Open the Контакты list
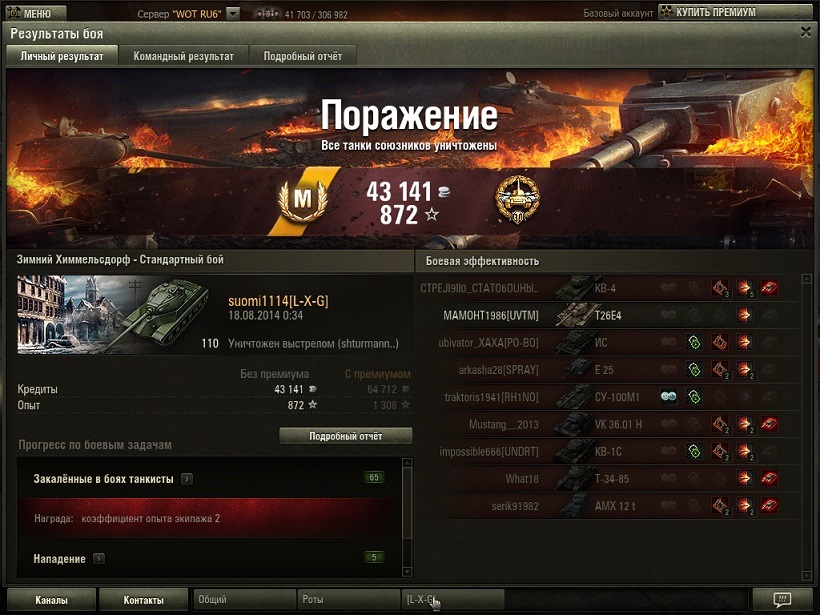820x615 pixels. [144, 600]
